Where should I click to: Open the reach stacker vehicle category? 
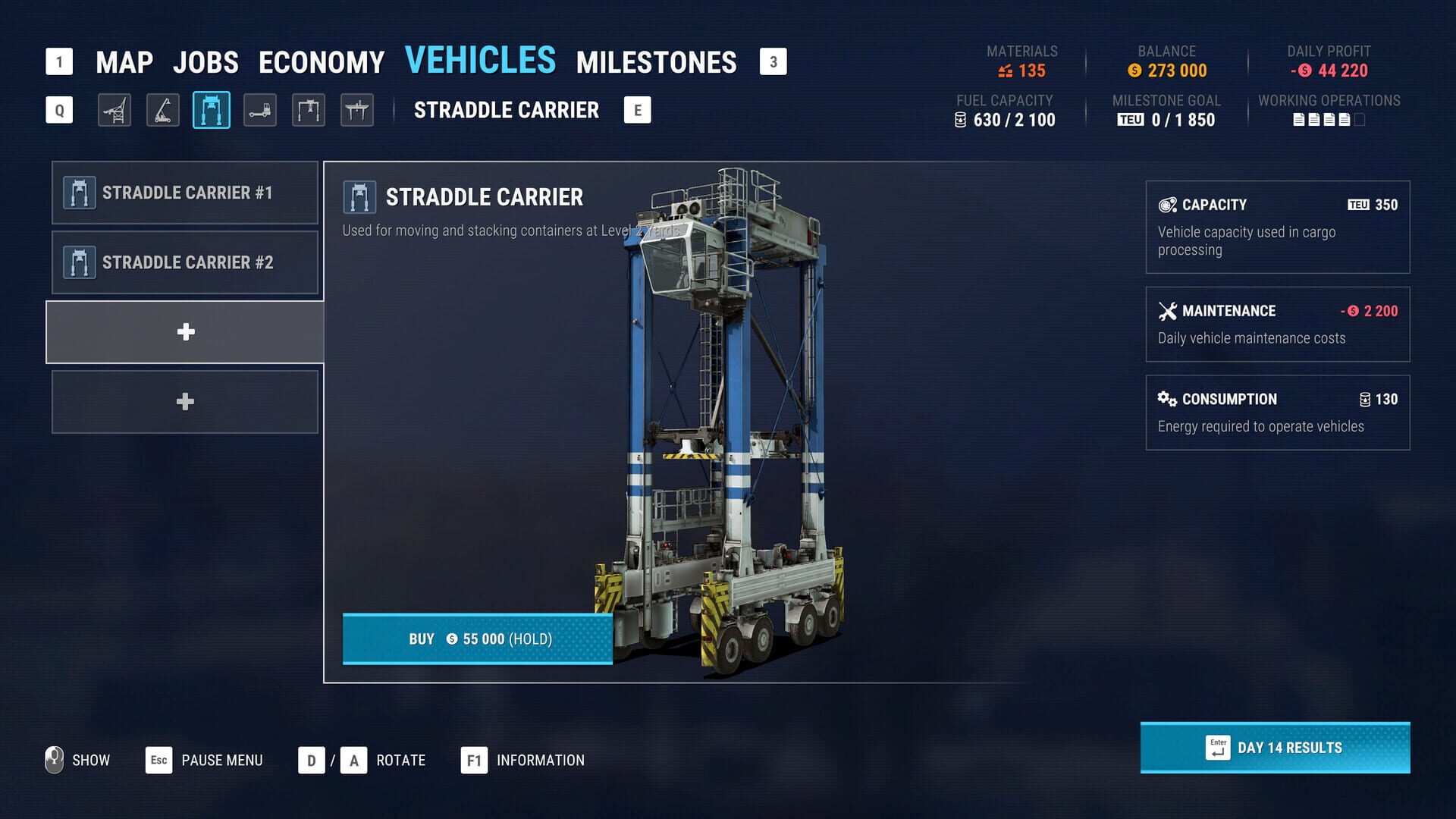click(162, 110)
